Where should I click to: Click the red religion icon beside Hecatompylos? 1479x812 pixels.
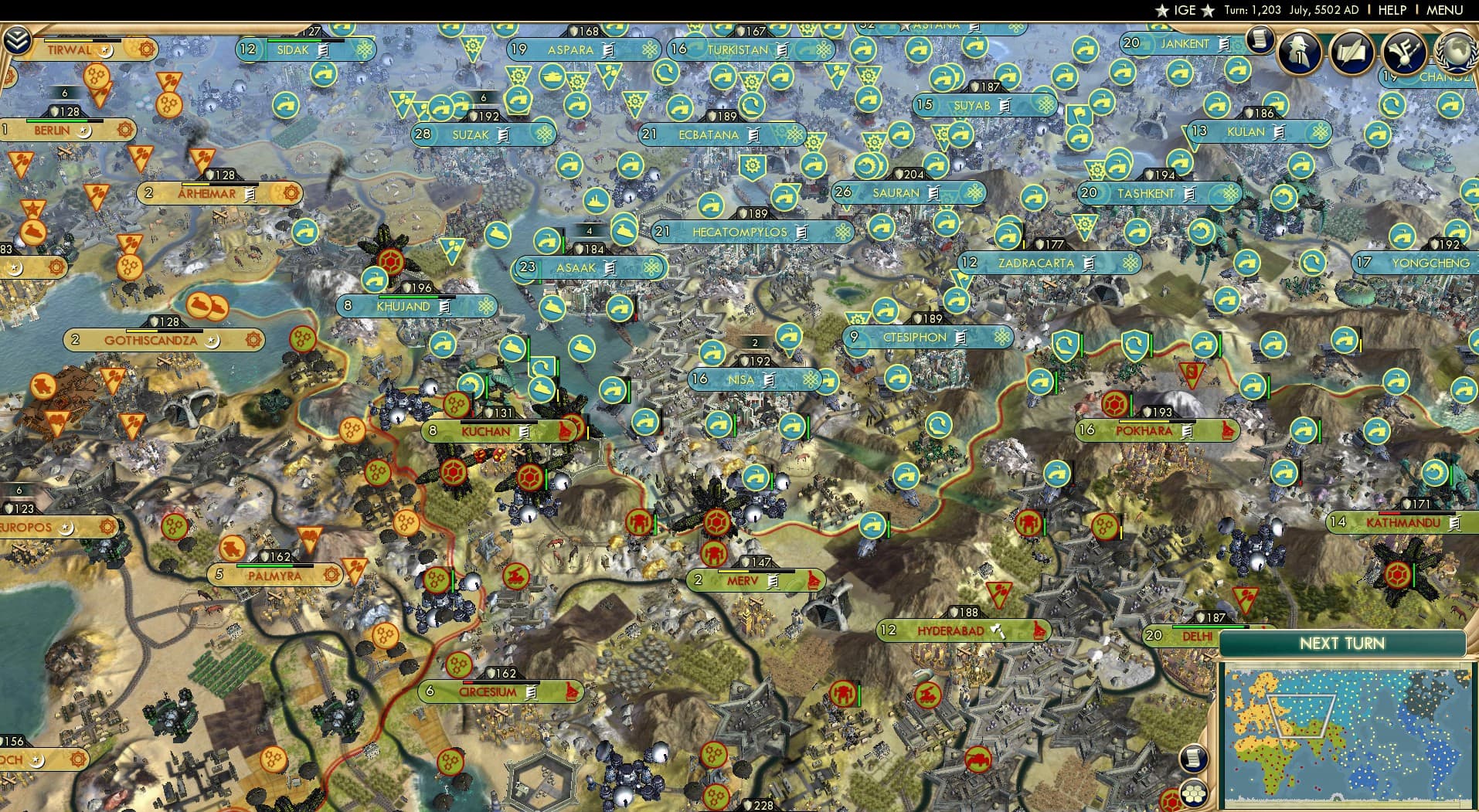tap(843, 232)
